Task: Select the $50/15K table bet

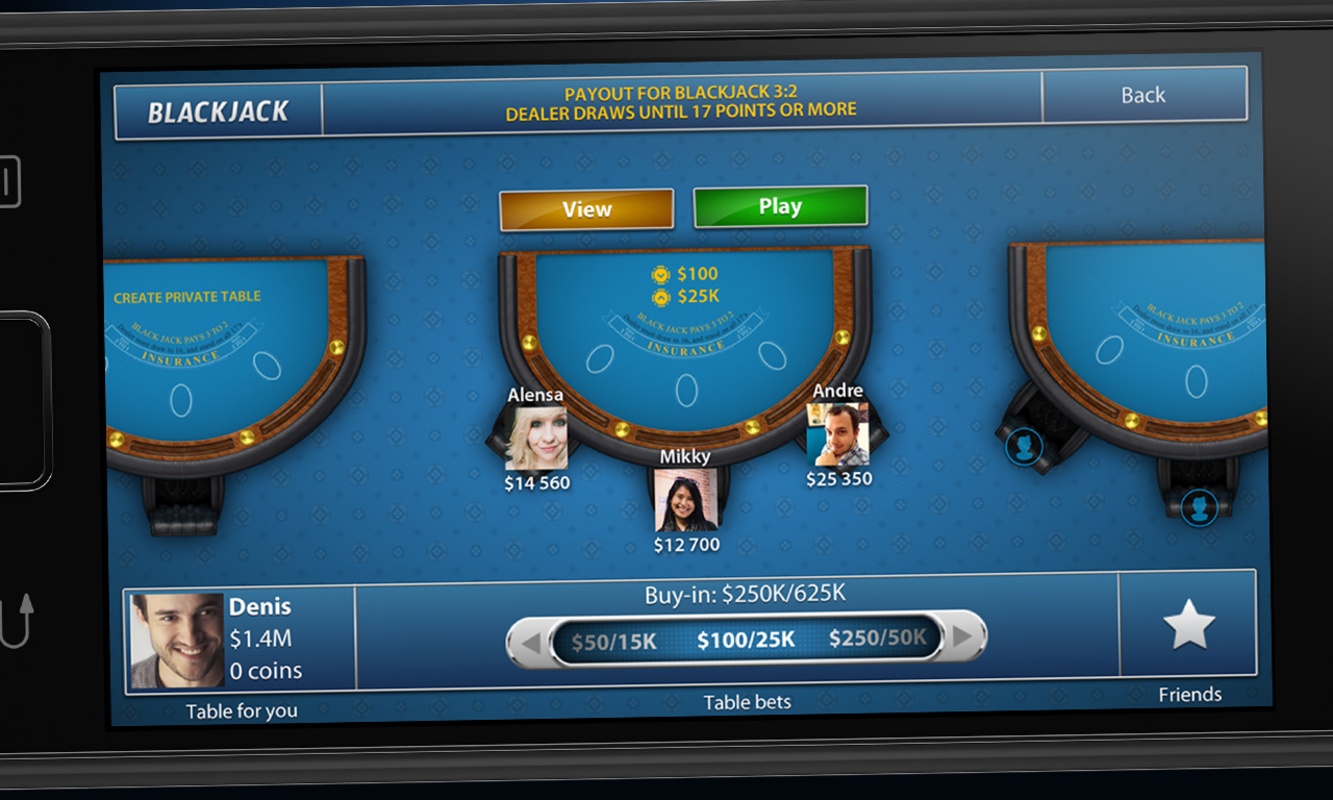Action: (x=614, y=641)
